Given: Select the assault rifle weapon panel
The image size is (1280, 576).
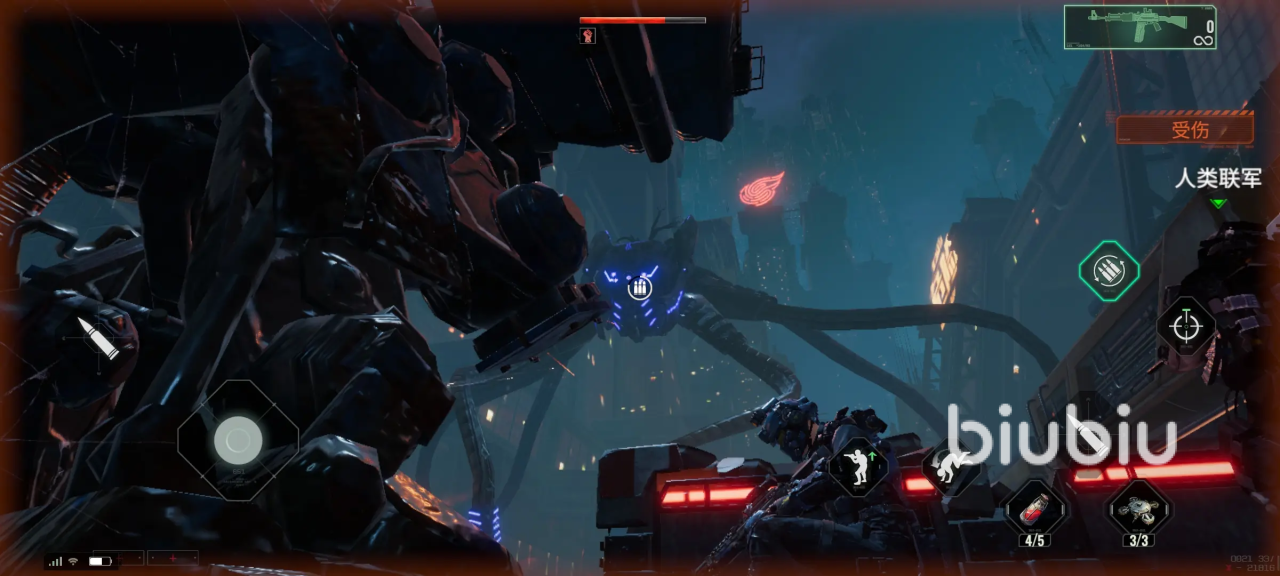Looking at the screenshot, I should (x=1139, y=27).
